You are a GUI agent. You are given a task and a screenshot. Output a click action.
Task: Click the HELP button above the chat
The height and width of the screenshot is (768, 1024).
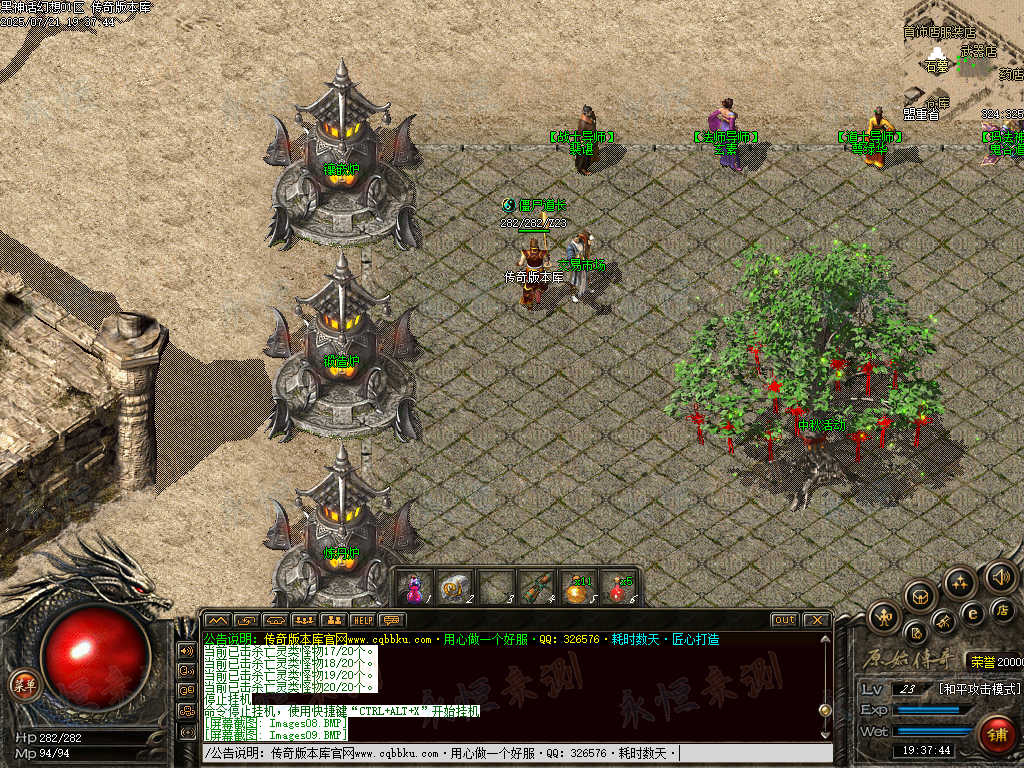coord(362,620)
